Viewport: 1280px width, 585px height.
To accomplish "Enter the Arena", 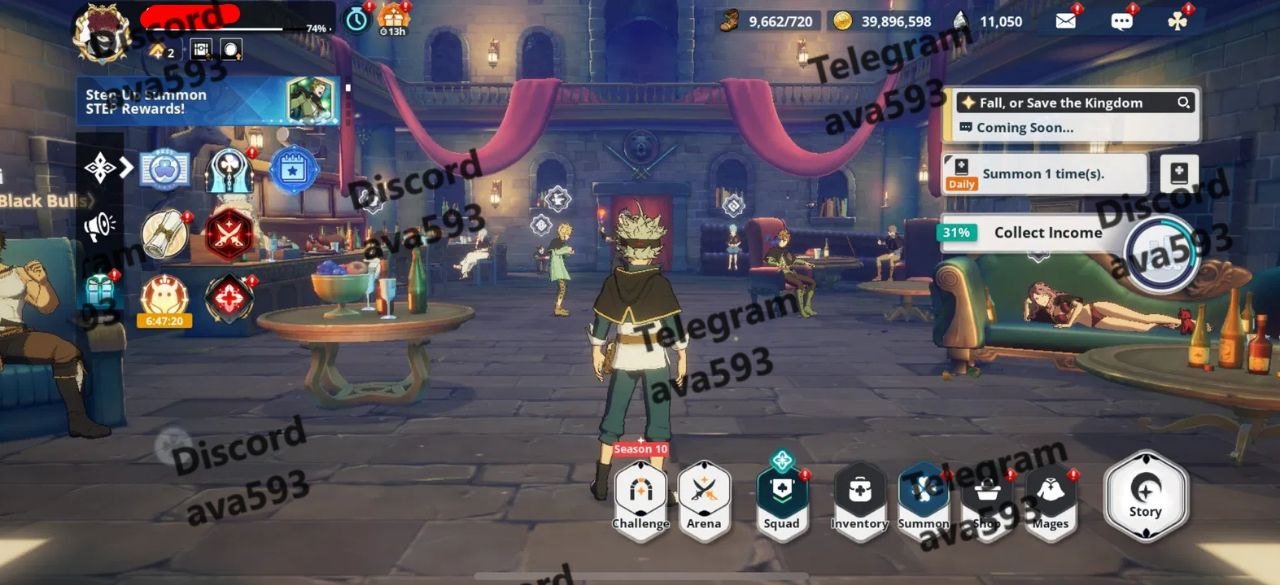I will click(704, 498).
